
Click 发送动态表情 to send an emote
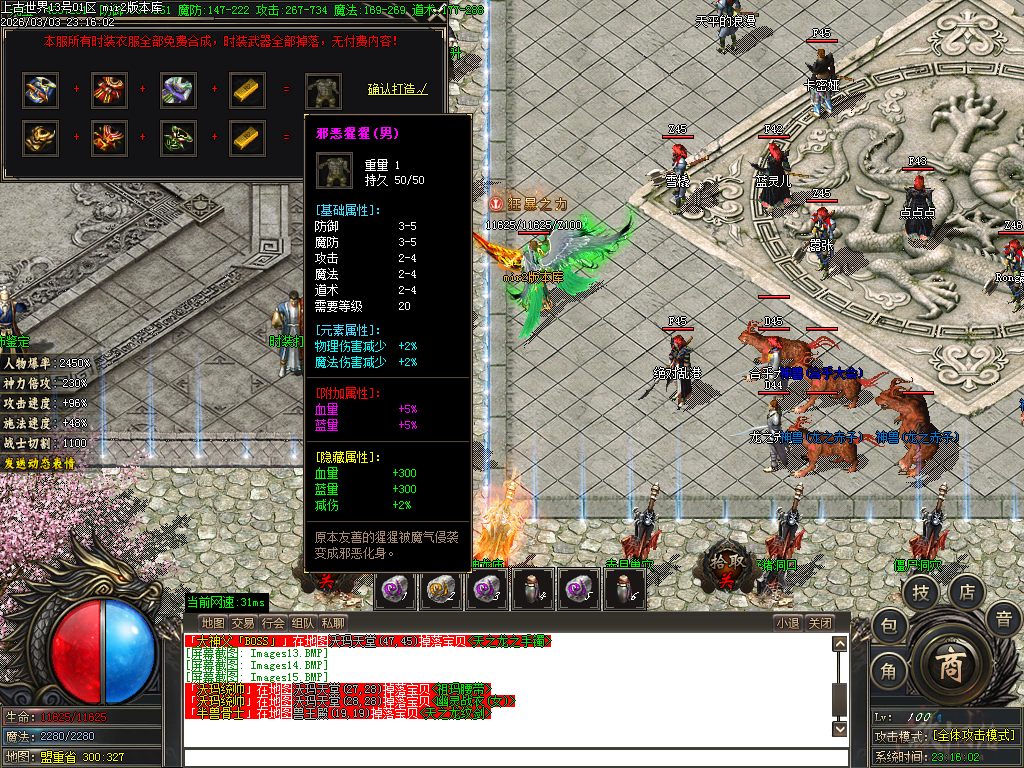(x=40, y=463)
